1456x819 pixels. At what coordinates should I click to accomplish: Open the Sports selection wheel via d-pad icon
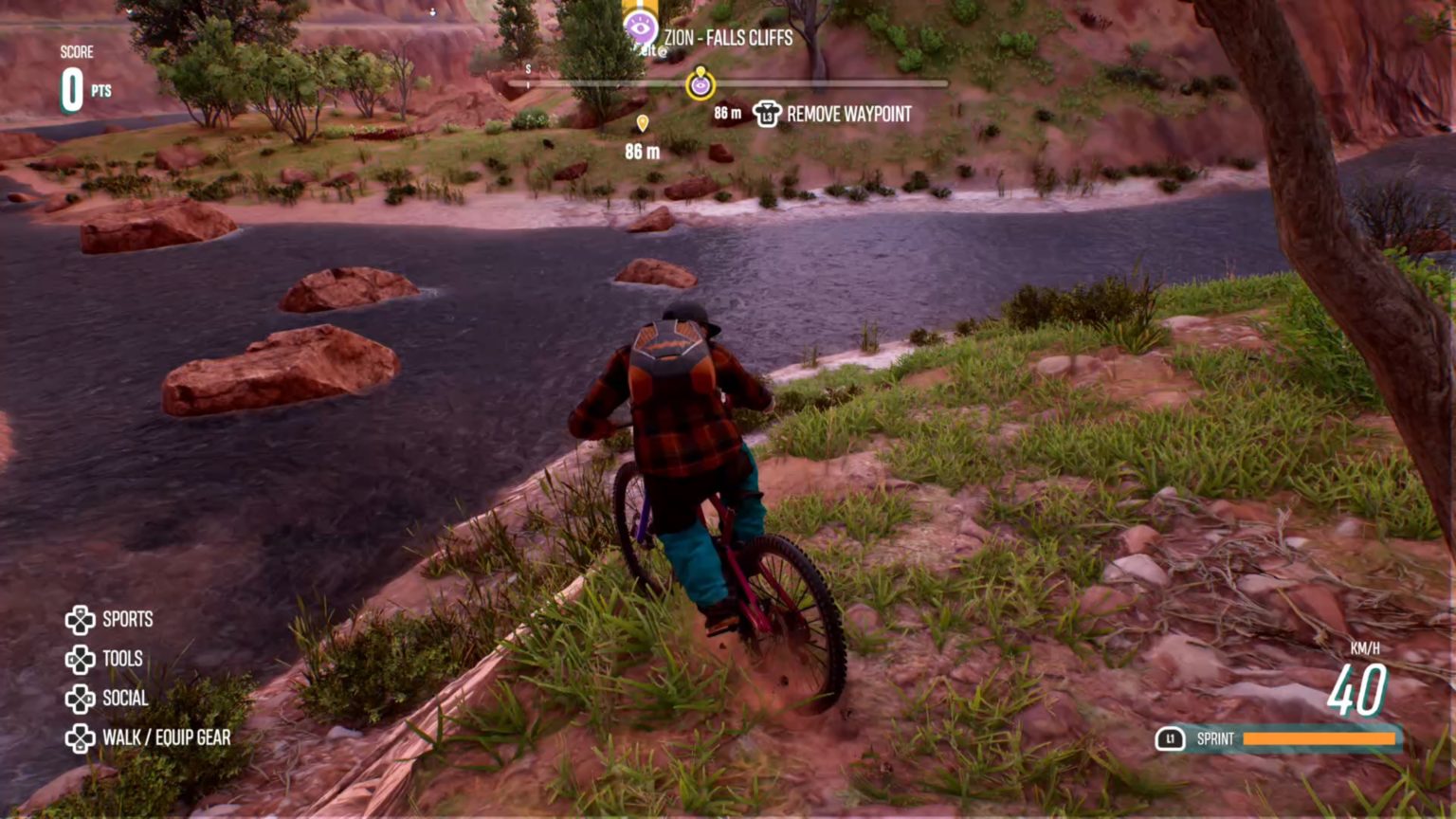pos(80,620)
